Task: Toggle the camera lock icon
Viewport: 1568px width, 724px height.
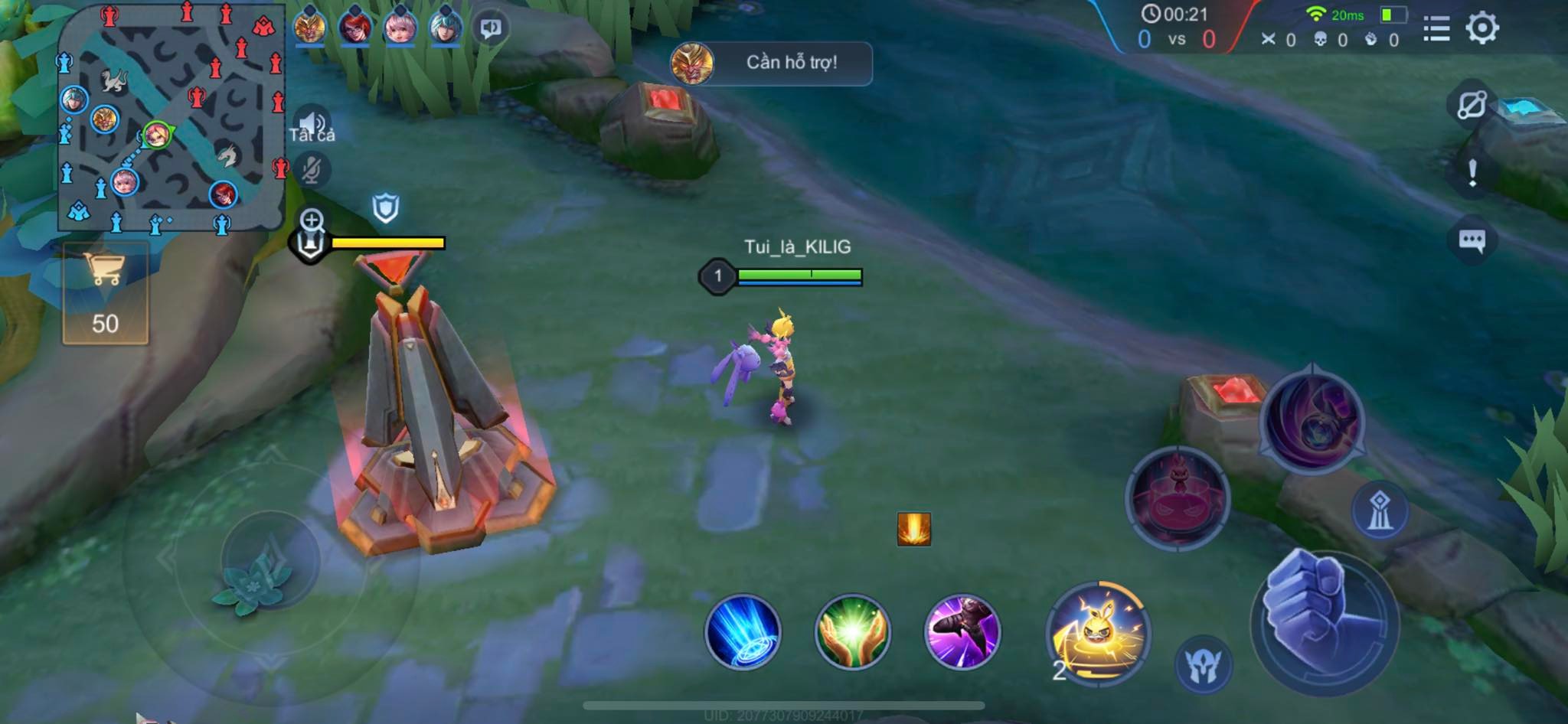Action: tap(1472, 104)
